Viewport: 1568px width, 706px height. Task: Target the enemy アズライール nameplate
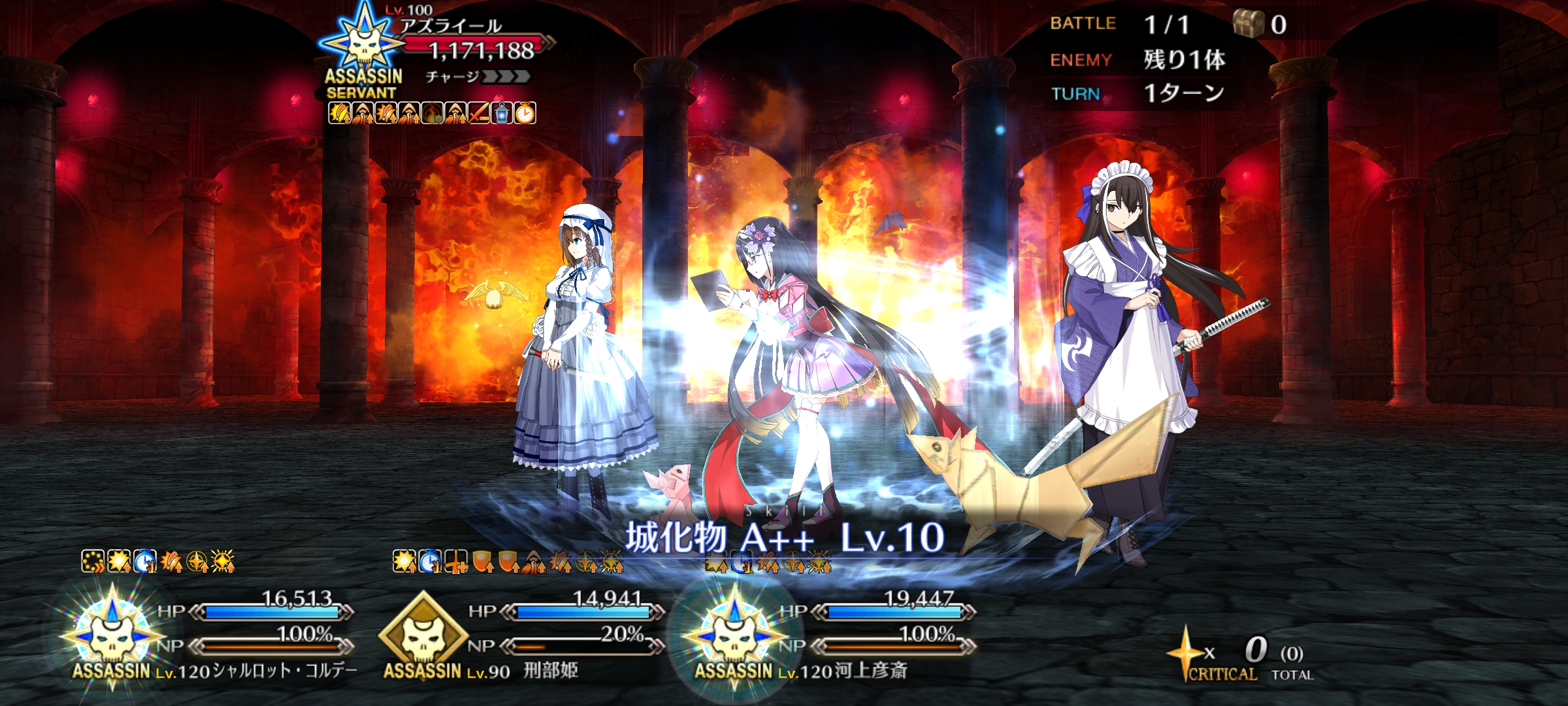[451, 26]
